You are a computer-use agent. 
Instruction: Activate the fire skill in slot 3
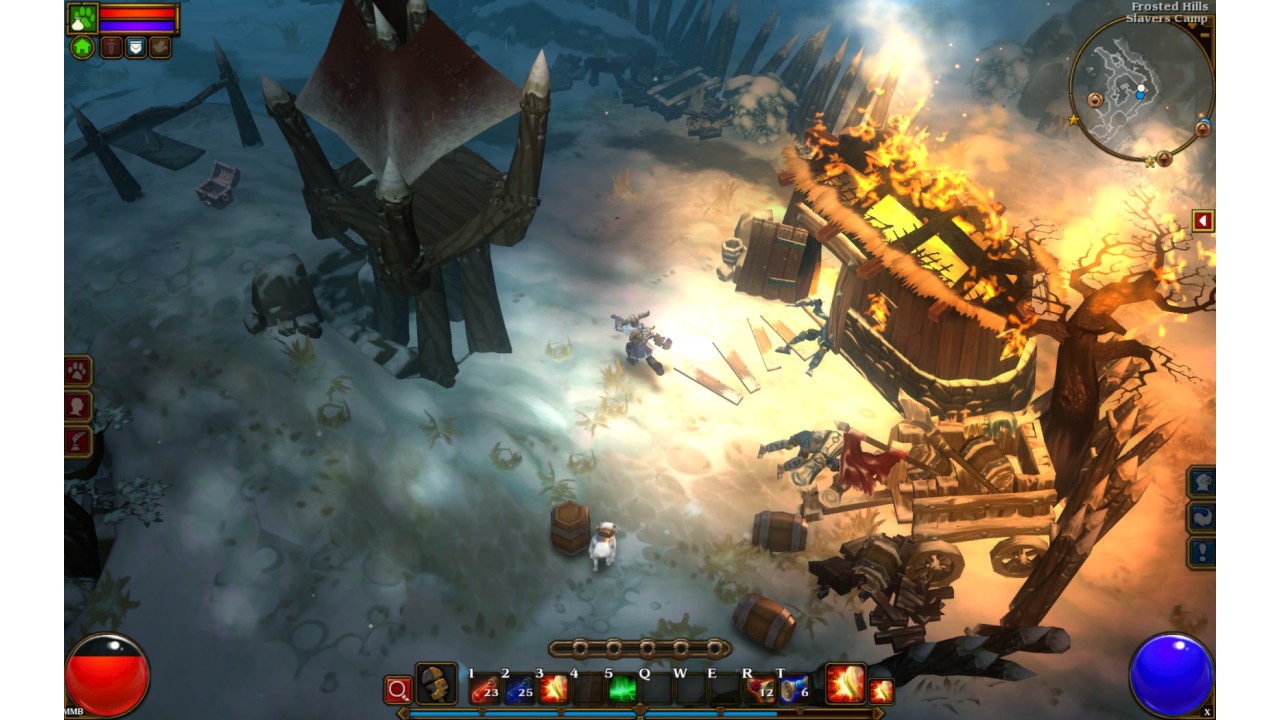coord(553,688)
